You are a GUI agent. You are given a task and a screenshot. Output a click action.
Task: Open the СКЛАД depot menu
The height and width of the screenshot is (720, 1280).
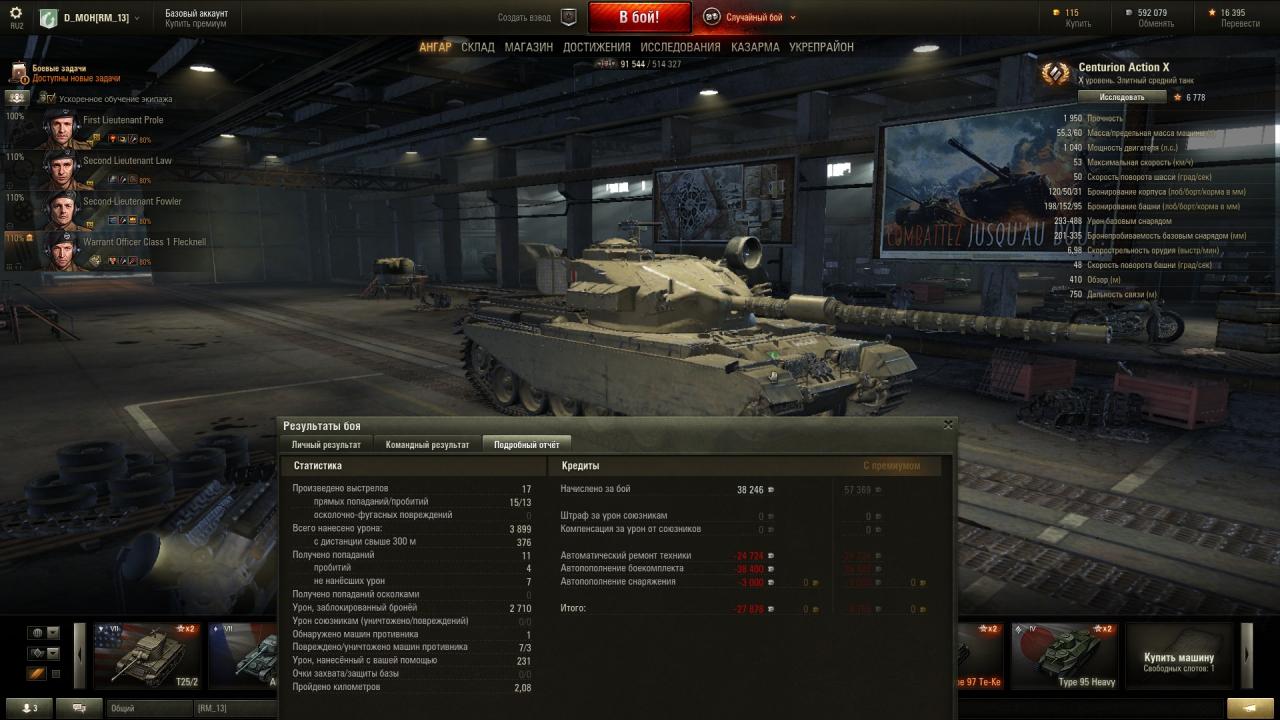(x=478, y=47)
